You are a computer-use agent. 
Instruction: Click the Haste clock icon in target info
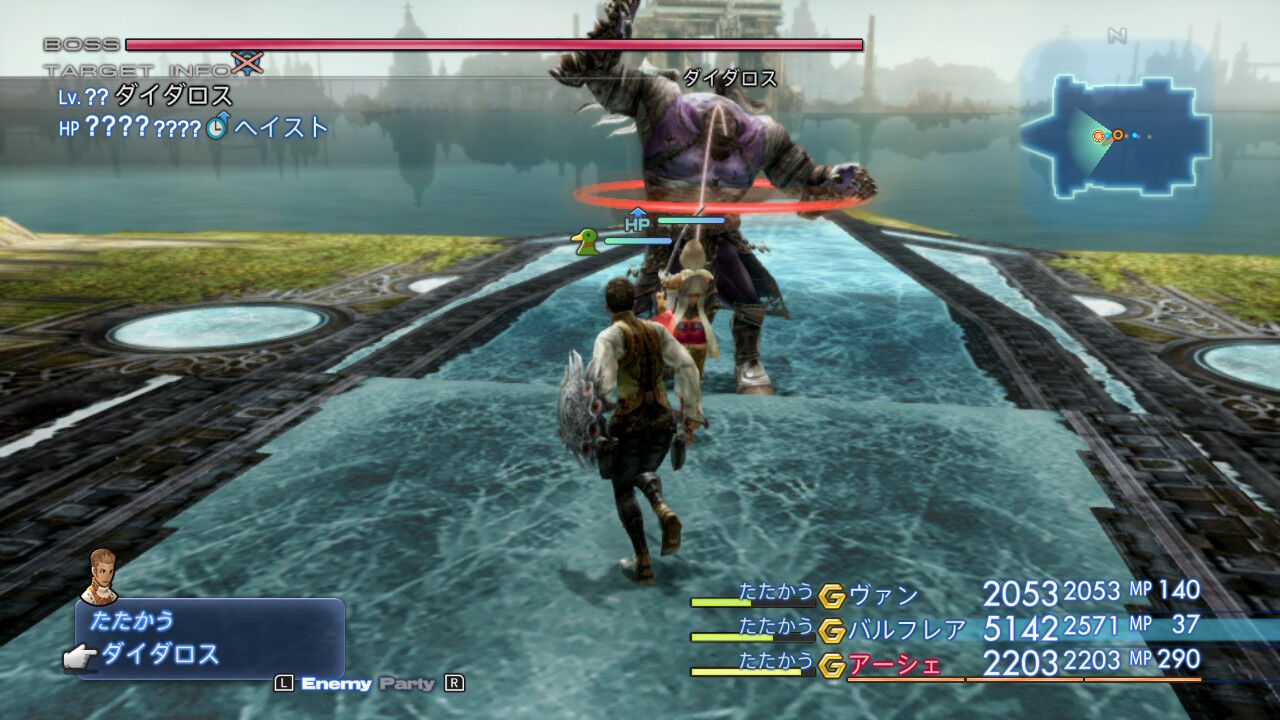click(x=216, y=128)
